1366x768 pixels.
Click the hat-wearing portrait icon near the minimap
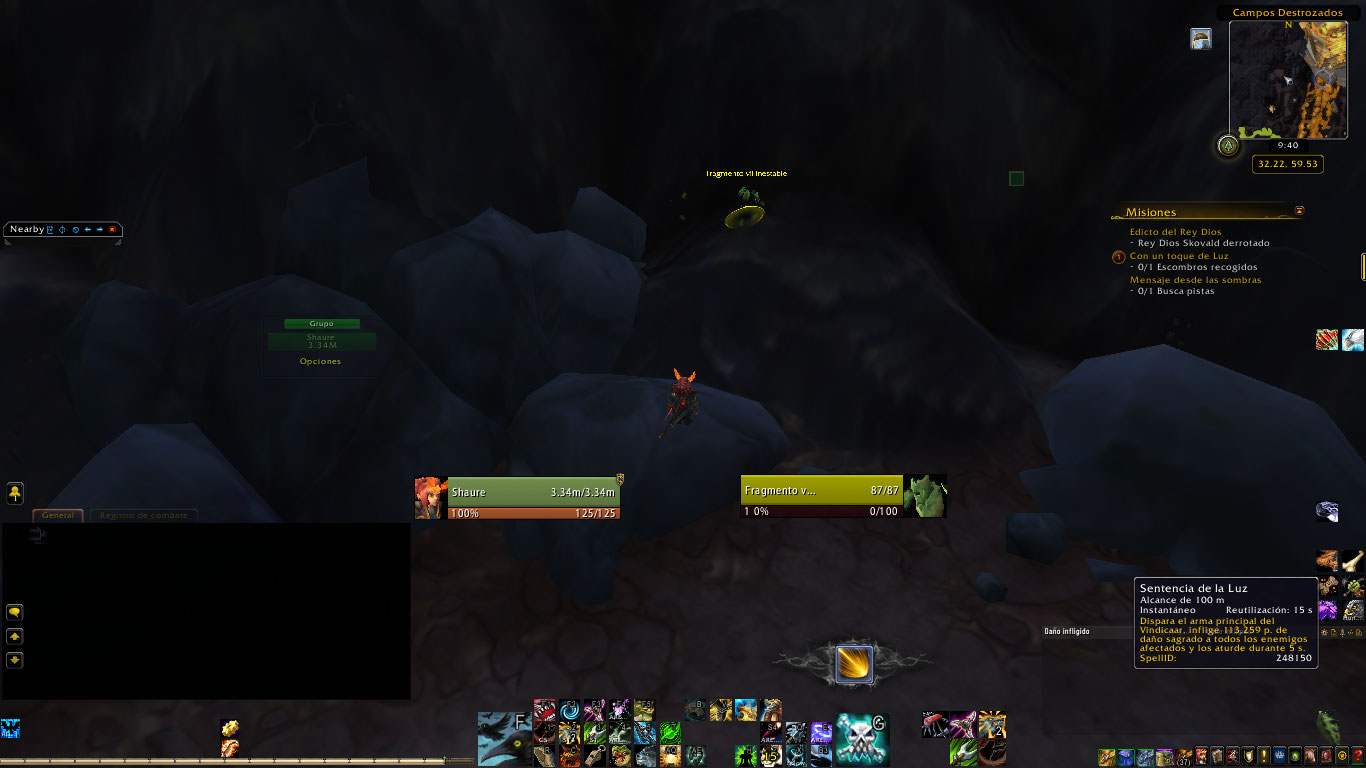click(x=1201, y=38)
